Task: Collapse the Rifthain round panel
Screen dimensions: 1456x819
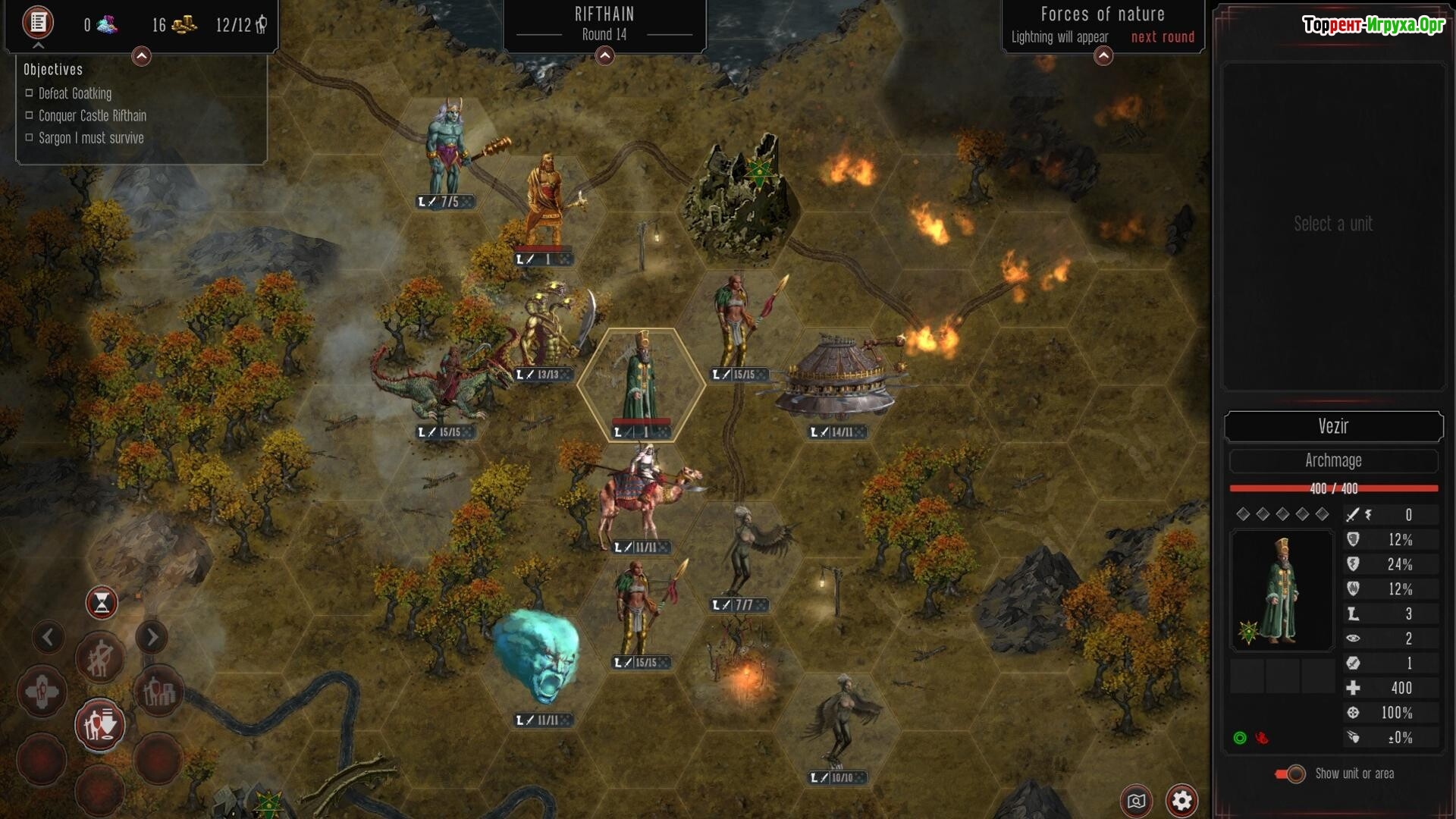Action: coord(604,56)
